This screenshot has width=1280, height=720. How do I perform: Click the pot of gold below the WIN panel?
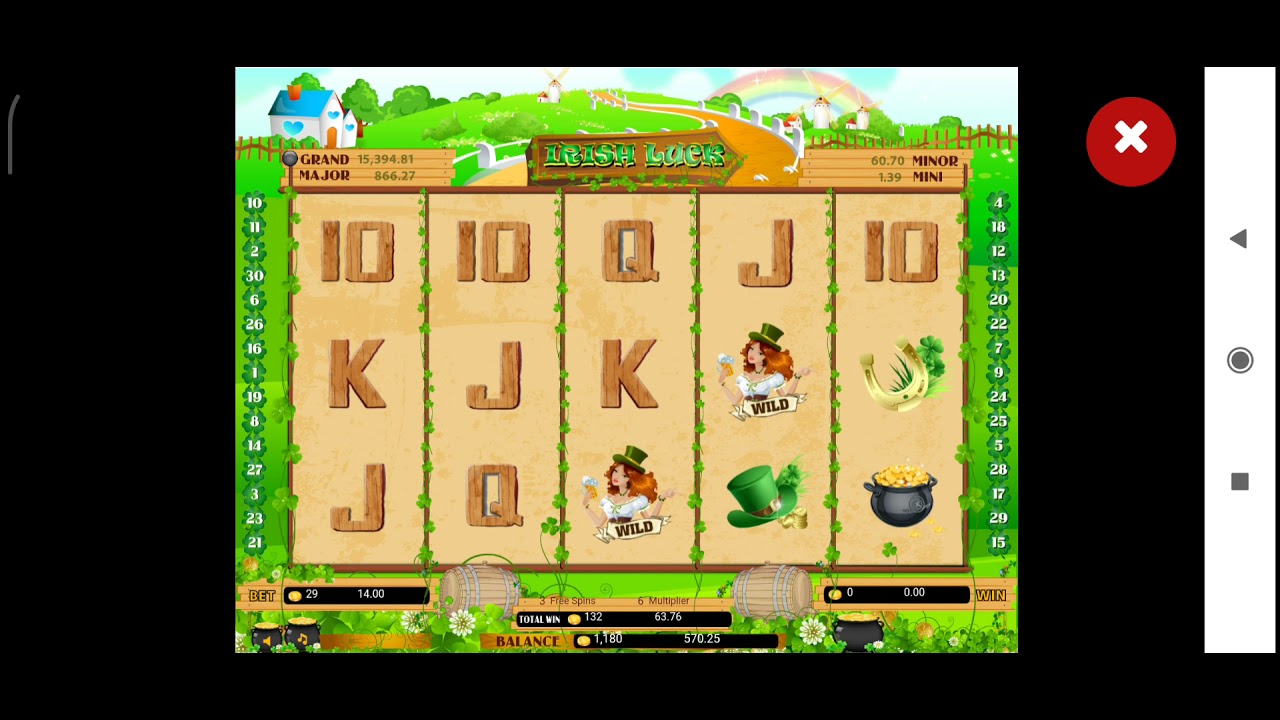tap(858, 632)
